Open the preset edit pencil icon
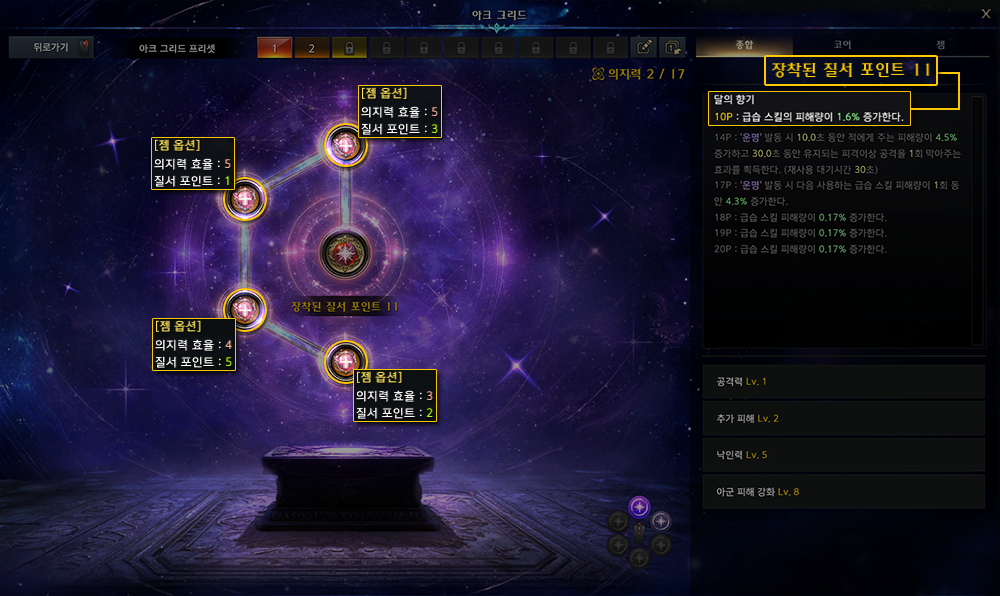This screenshot has width=1000, height=596. 646,48
